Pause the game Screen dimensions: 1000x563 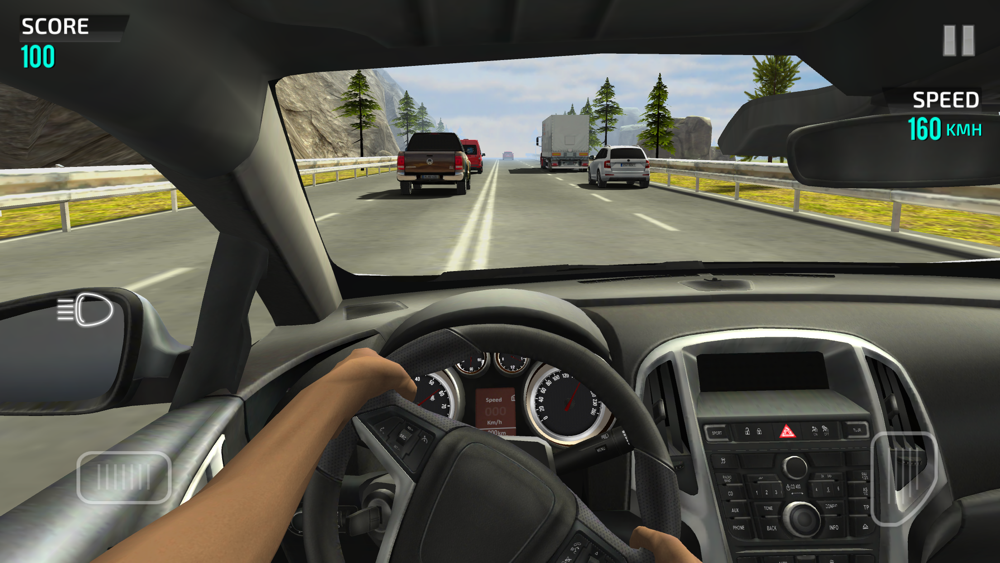[x=958, y=41]
